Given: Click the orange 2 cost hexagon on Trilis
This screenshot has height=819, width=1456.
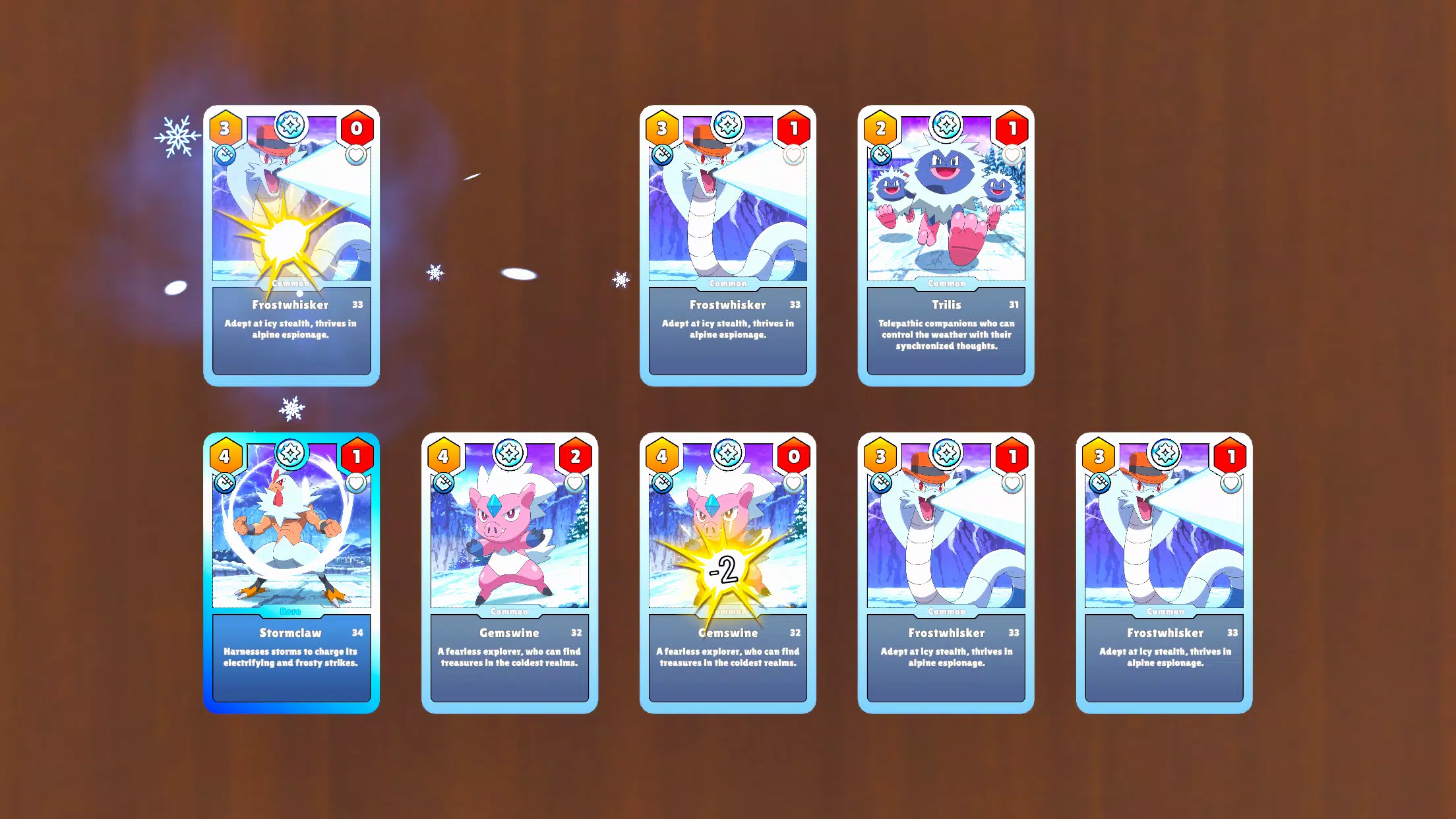Looking at the screenshot, I should click(x=880, y=128).
